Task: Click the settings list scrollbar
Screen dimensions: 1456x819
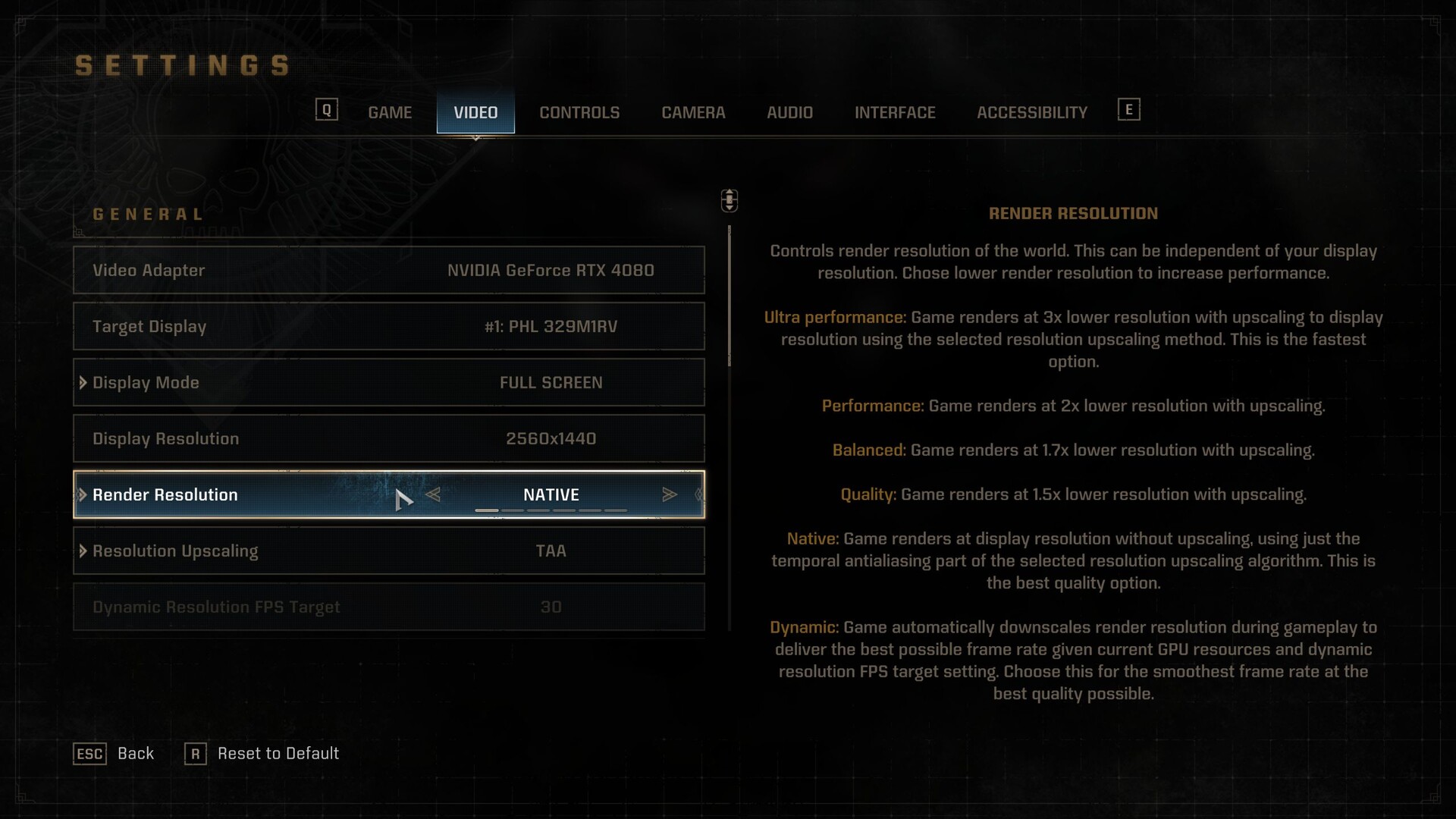Action: [x=730, y=296]
